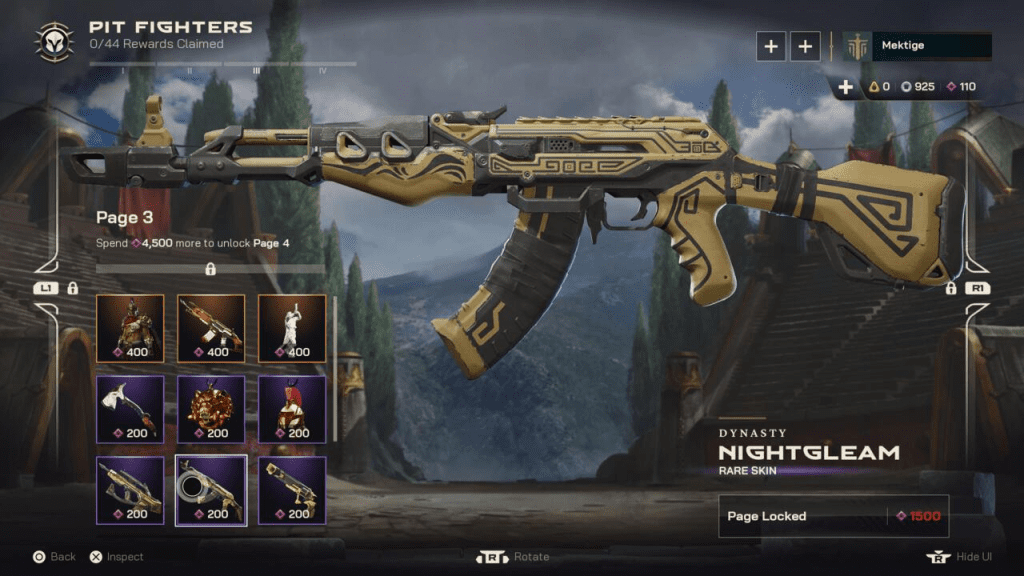Select the gold weapon in bottom-left tile

[130, 490]
